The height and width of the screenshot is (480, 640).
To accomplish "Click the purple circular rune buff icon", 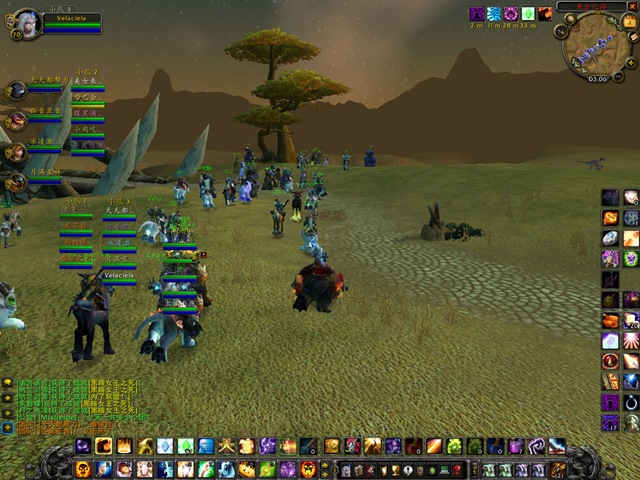I will tap(511, 14).
